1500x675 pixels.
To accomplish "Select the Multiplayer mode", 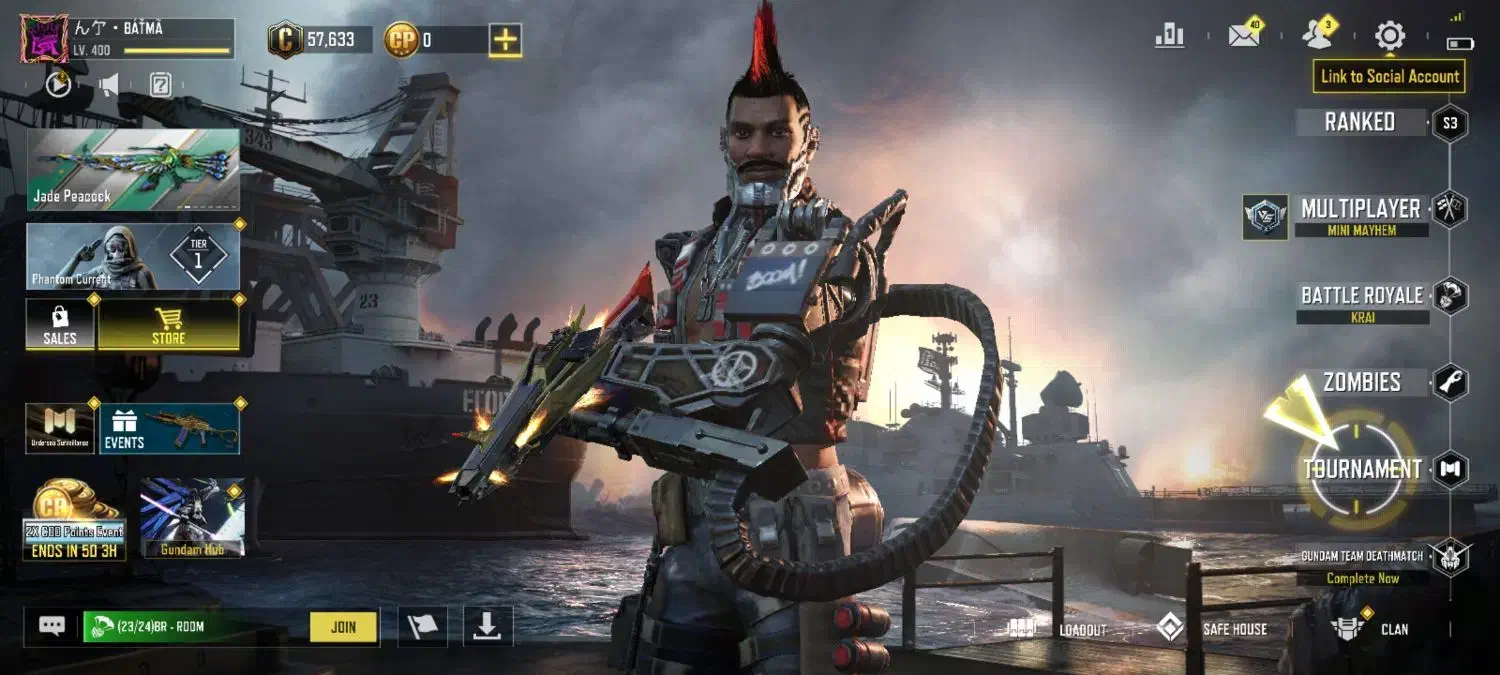I will point(1360,209).
